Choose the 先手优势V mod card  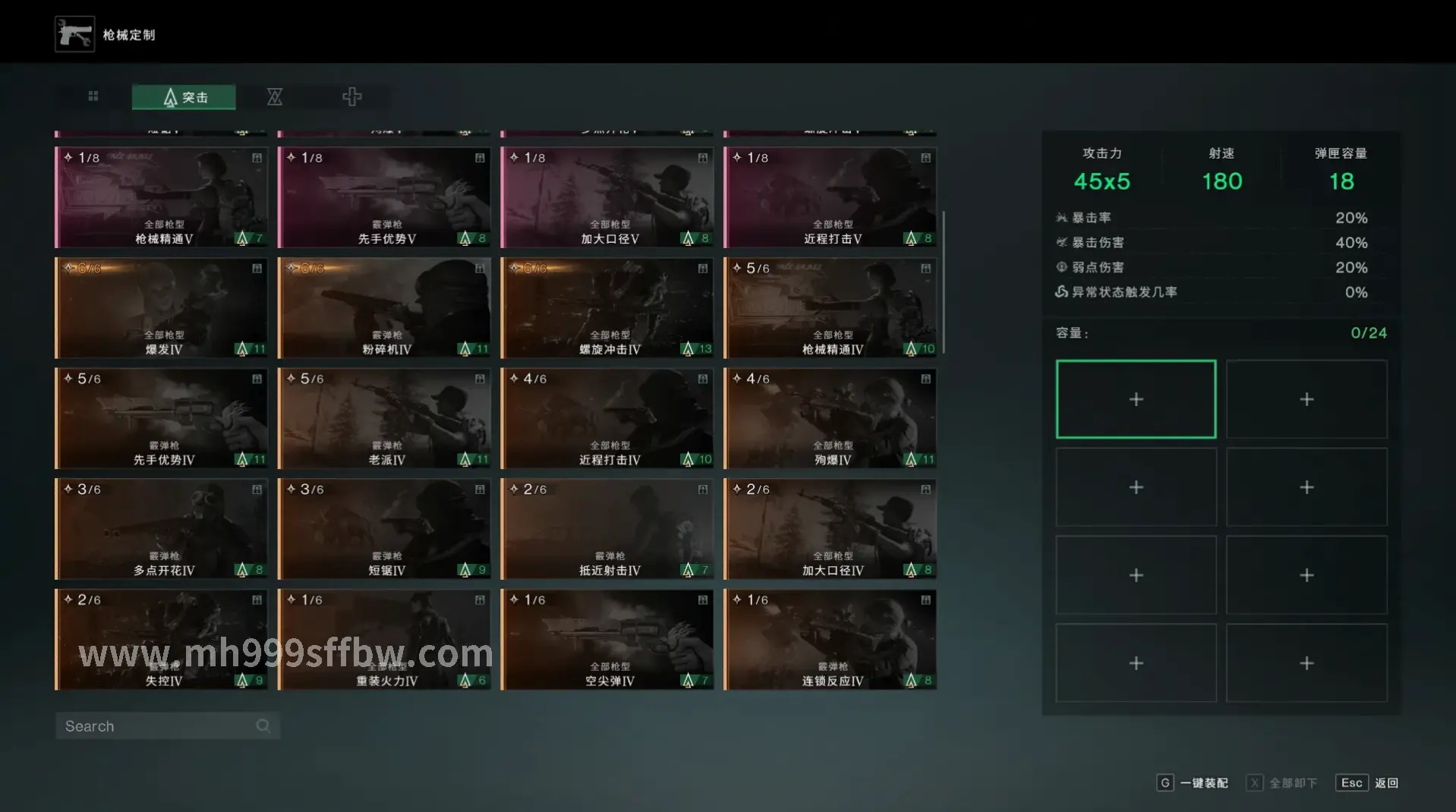[x=385, y=198]
